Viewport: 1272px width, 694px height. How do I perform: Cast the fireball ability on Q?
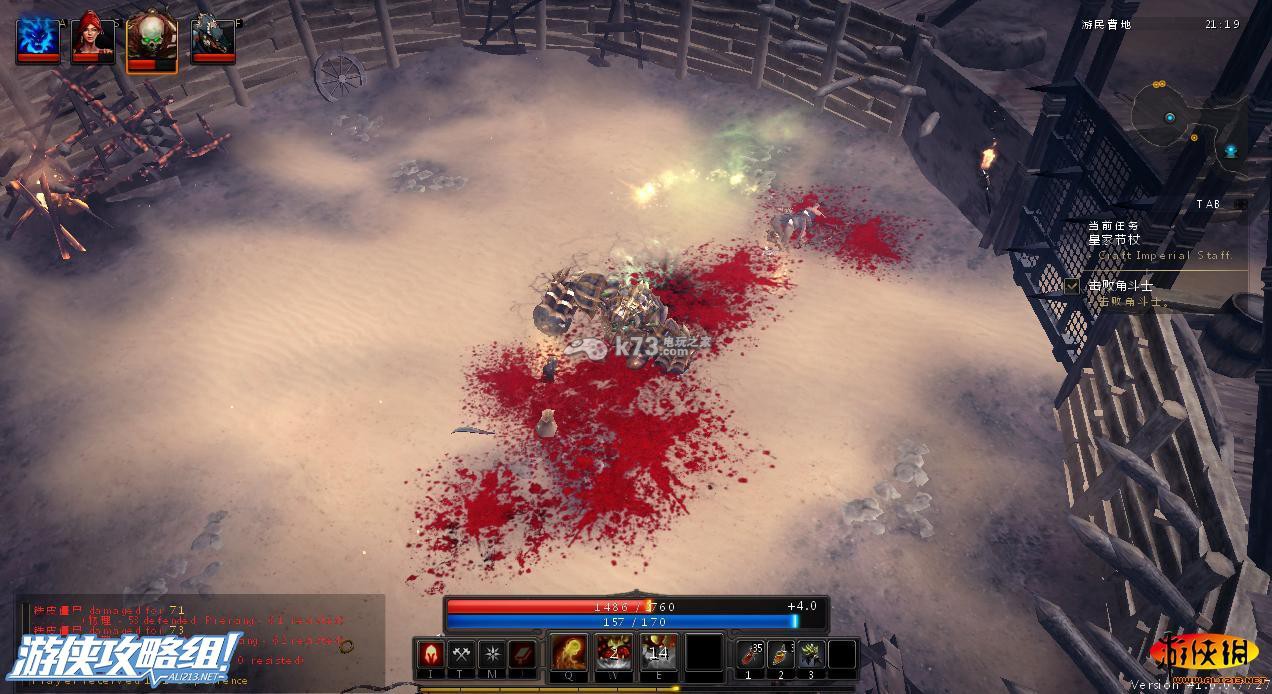click(x=569, y=653)
